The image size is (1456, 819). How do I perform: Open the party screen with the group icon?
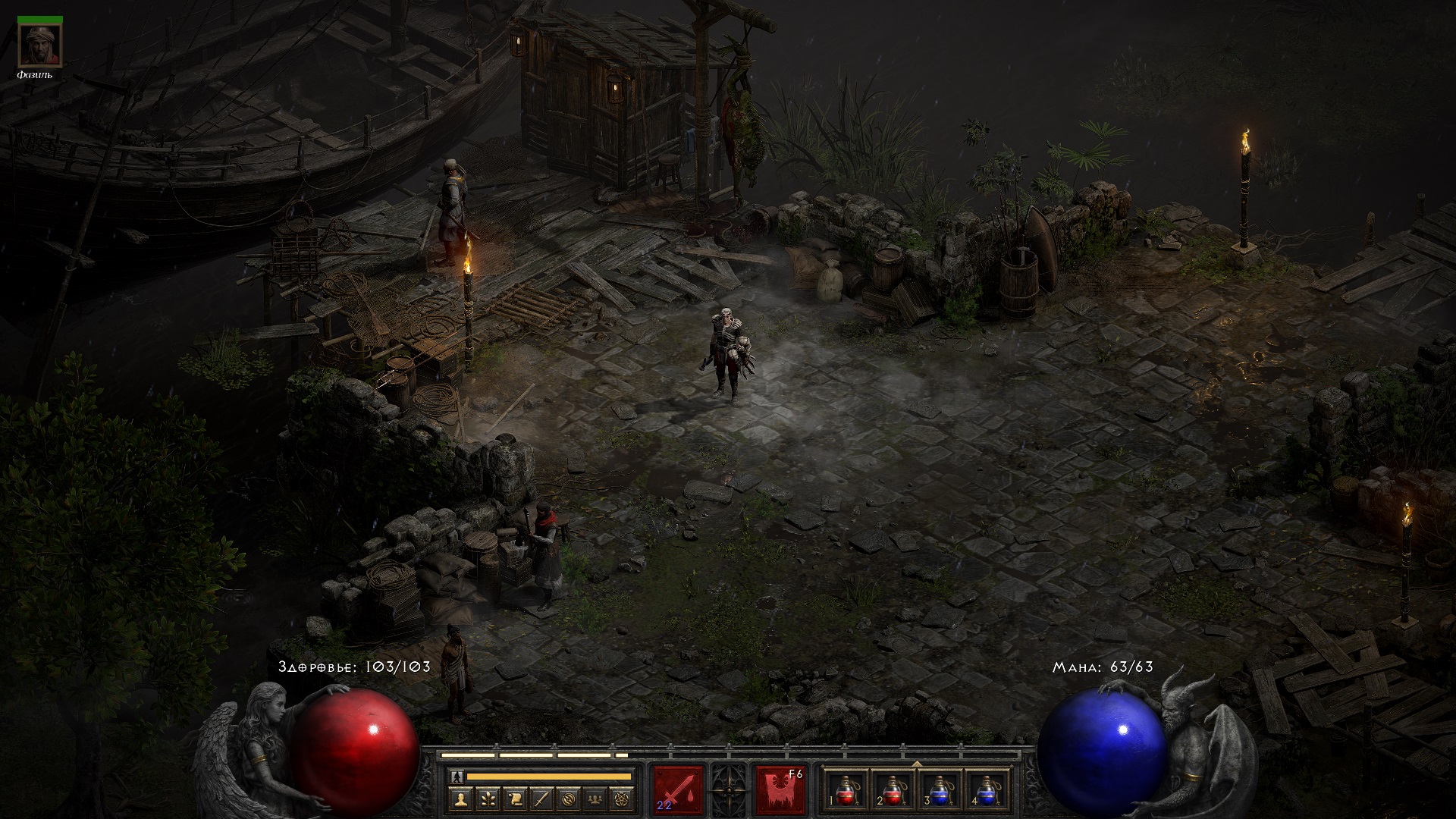[x=594, y=799]
